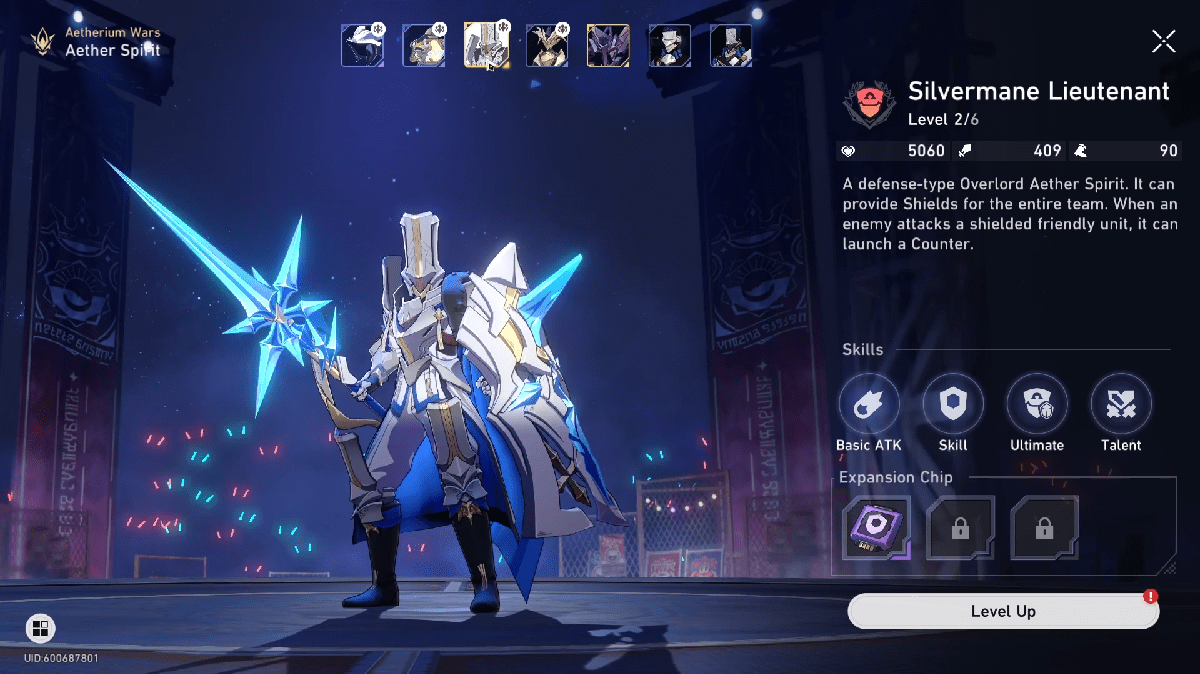
Task: Open the Skill ability with shield icon
Action: coord(953,404)
